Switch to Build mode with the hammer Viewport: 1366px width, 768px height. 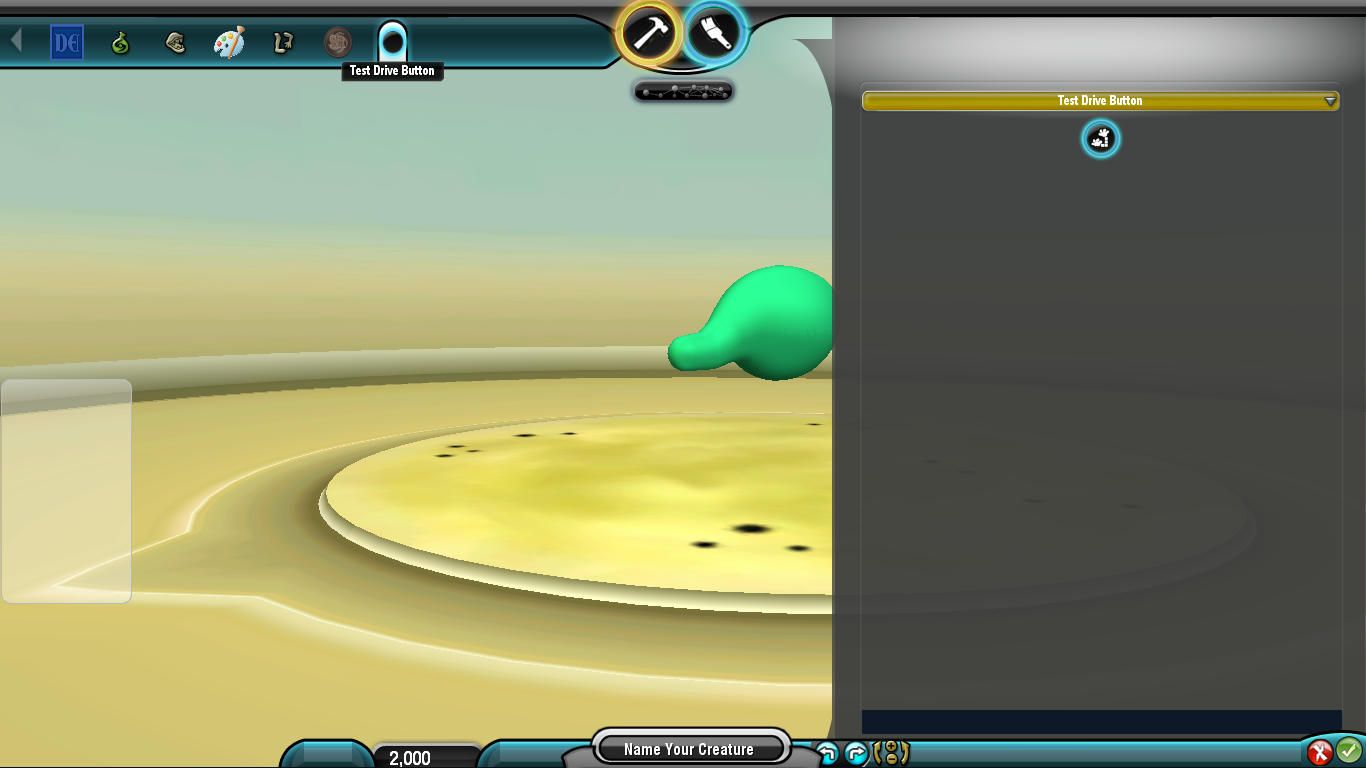(649, 33)
